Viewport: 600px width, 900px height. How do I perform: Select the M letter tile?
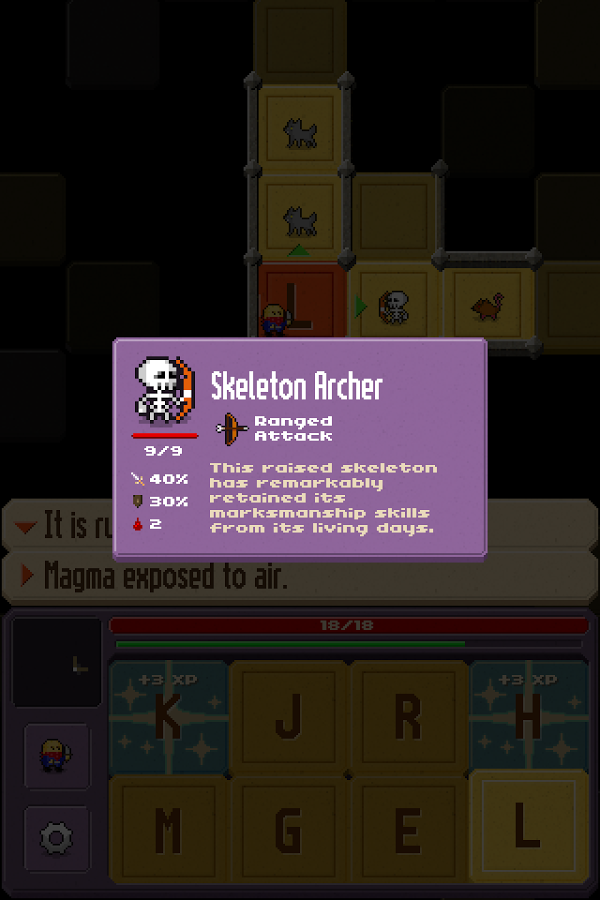168,830
